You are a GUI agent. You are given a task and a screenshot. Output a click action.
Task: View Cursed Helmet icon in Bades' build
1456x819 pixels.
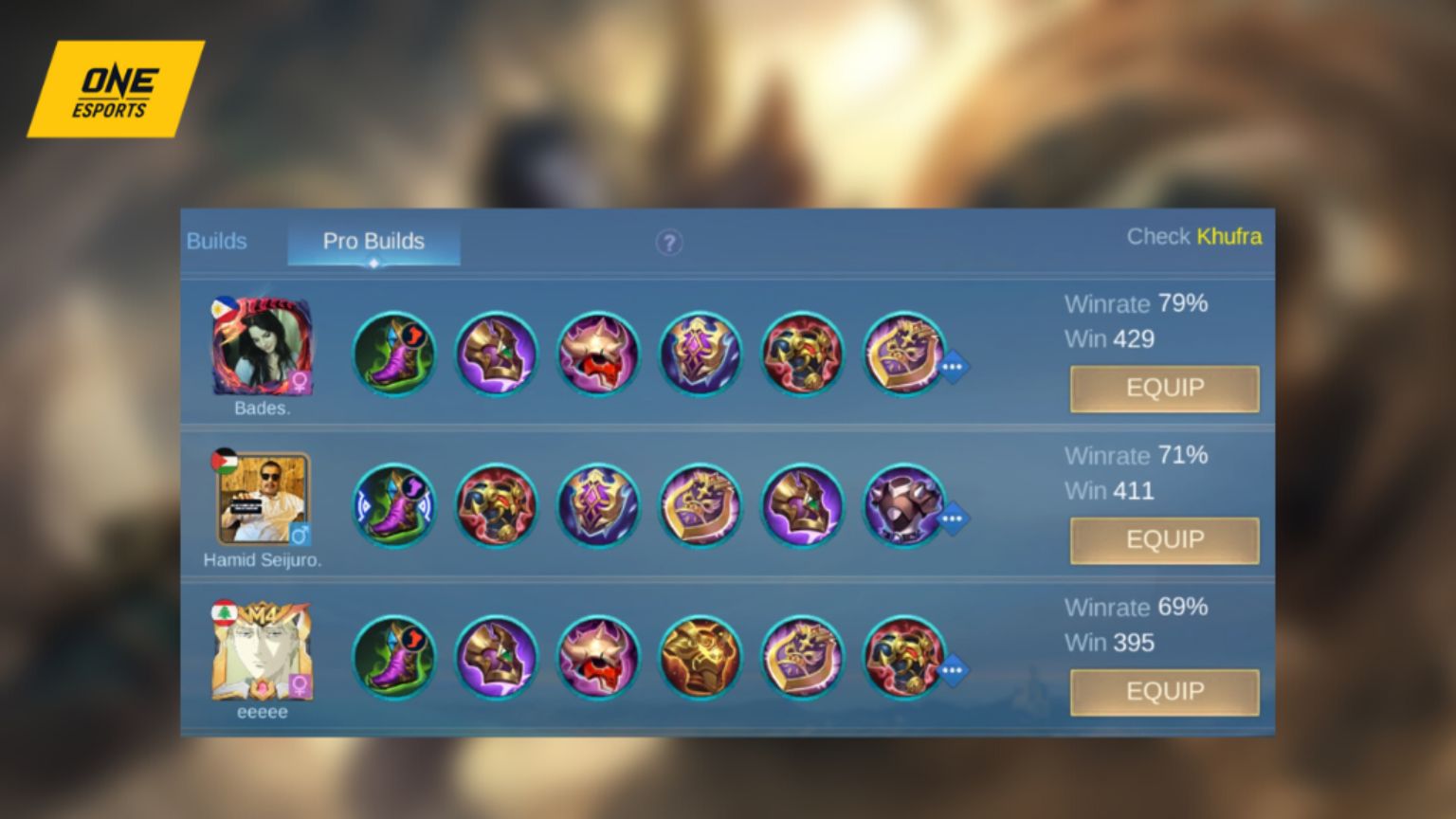[x=598, y=355]
